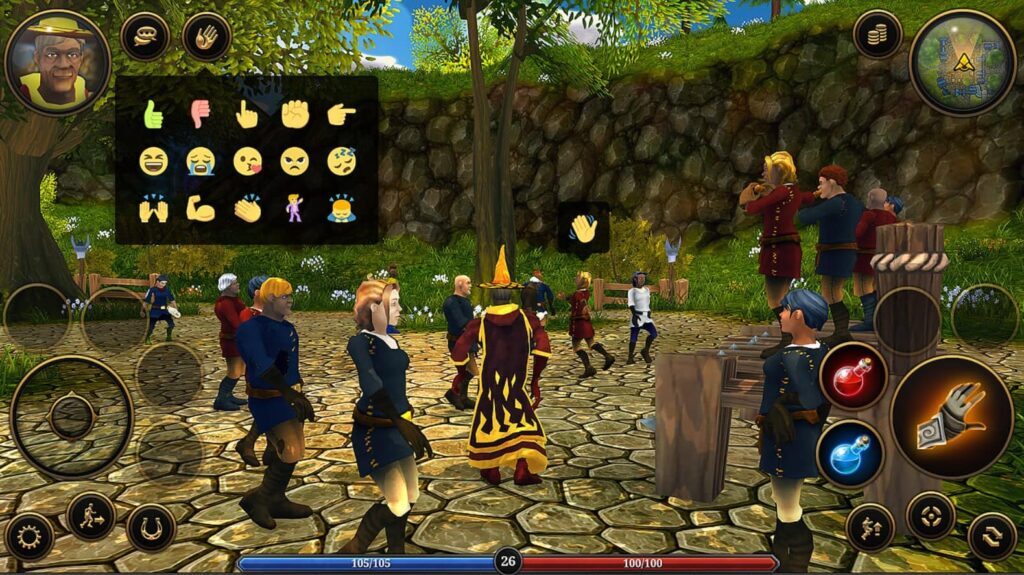Choose the angry face emote
The width and height of the screenshot is (1024, 575).
tap(294, 161)
